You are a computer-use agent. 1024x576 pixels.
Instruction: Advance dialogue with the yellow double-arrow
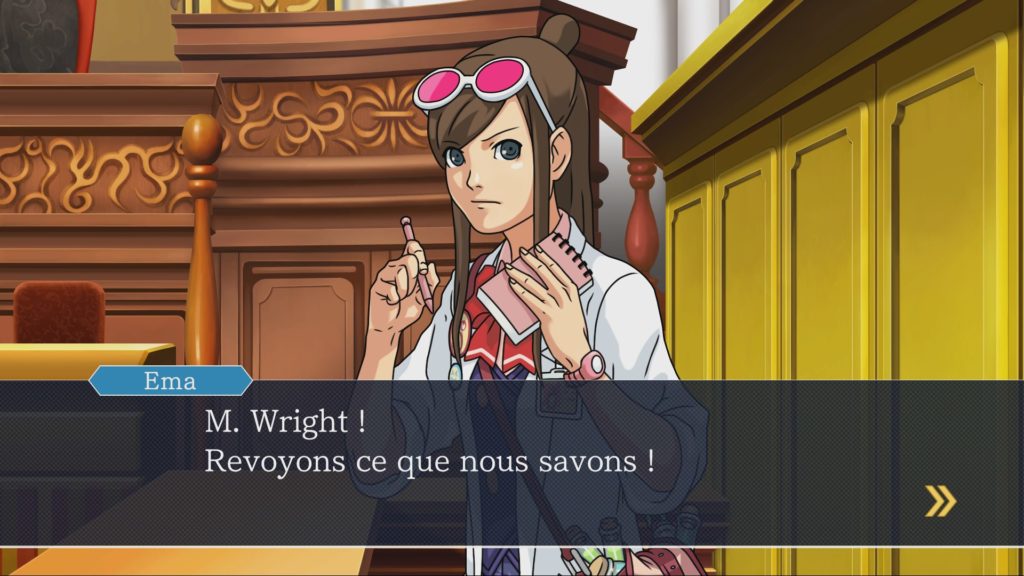click(940, 501)
